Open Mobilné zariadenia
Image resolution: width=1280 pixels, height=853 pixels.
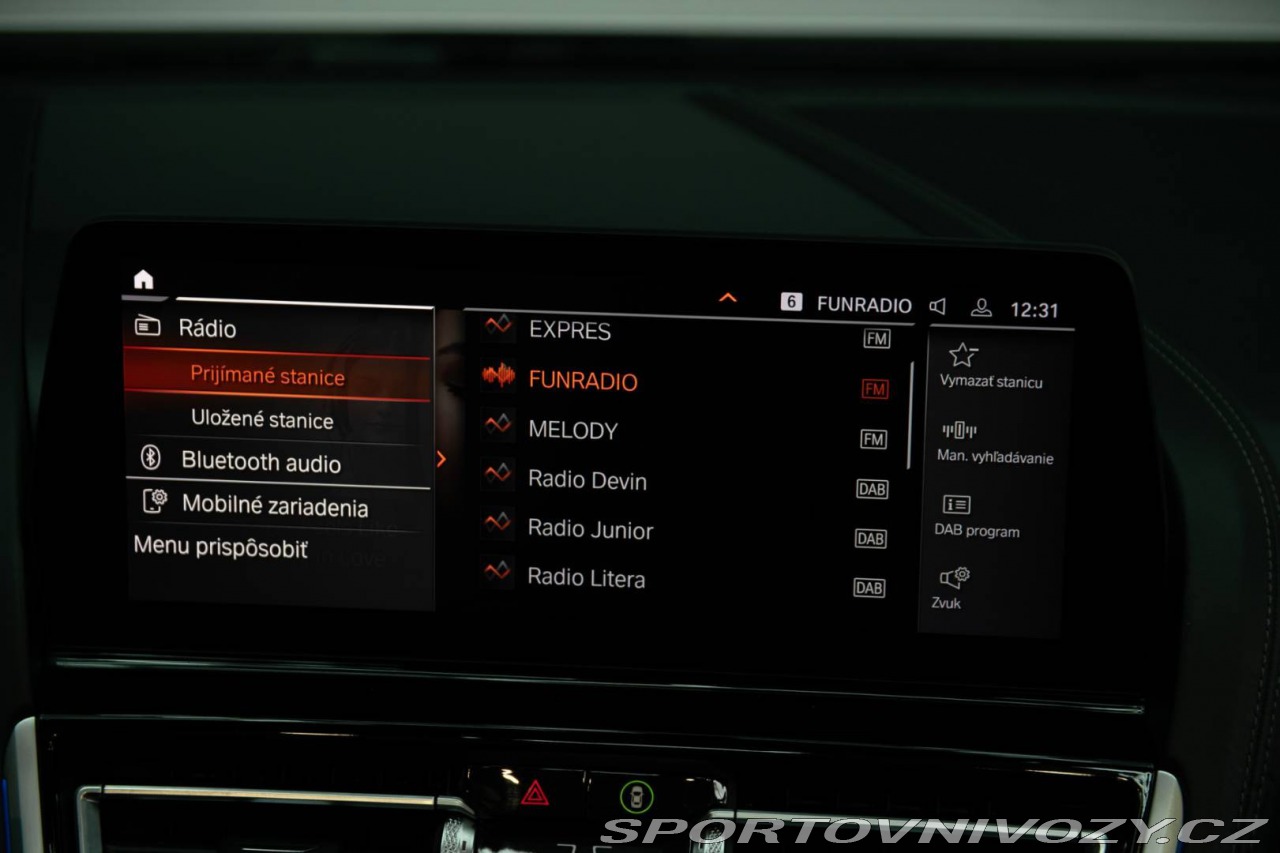274,506
